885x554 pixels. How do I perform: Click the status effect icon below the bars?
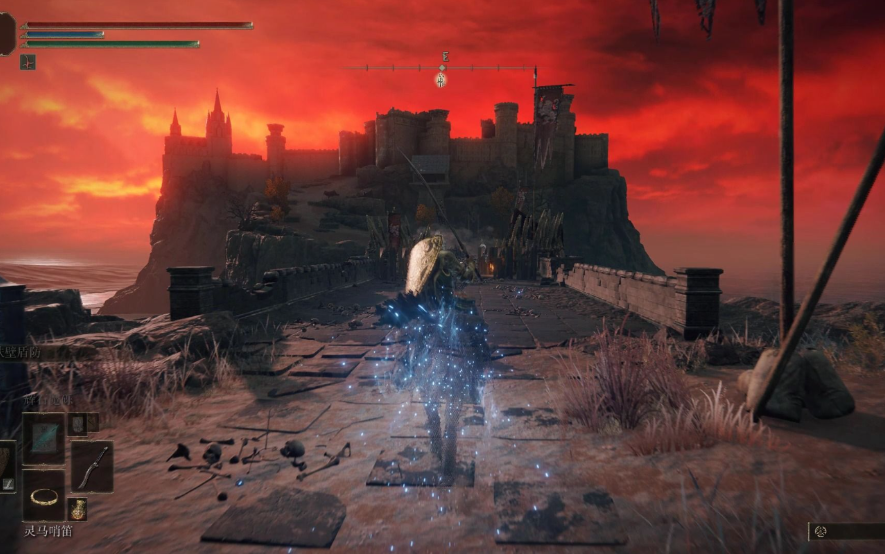27,62
